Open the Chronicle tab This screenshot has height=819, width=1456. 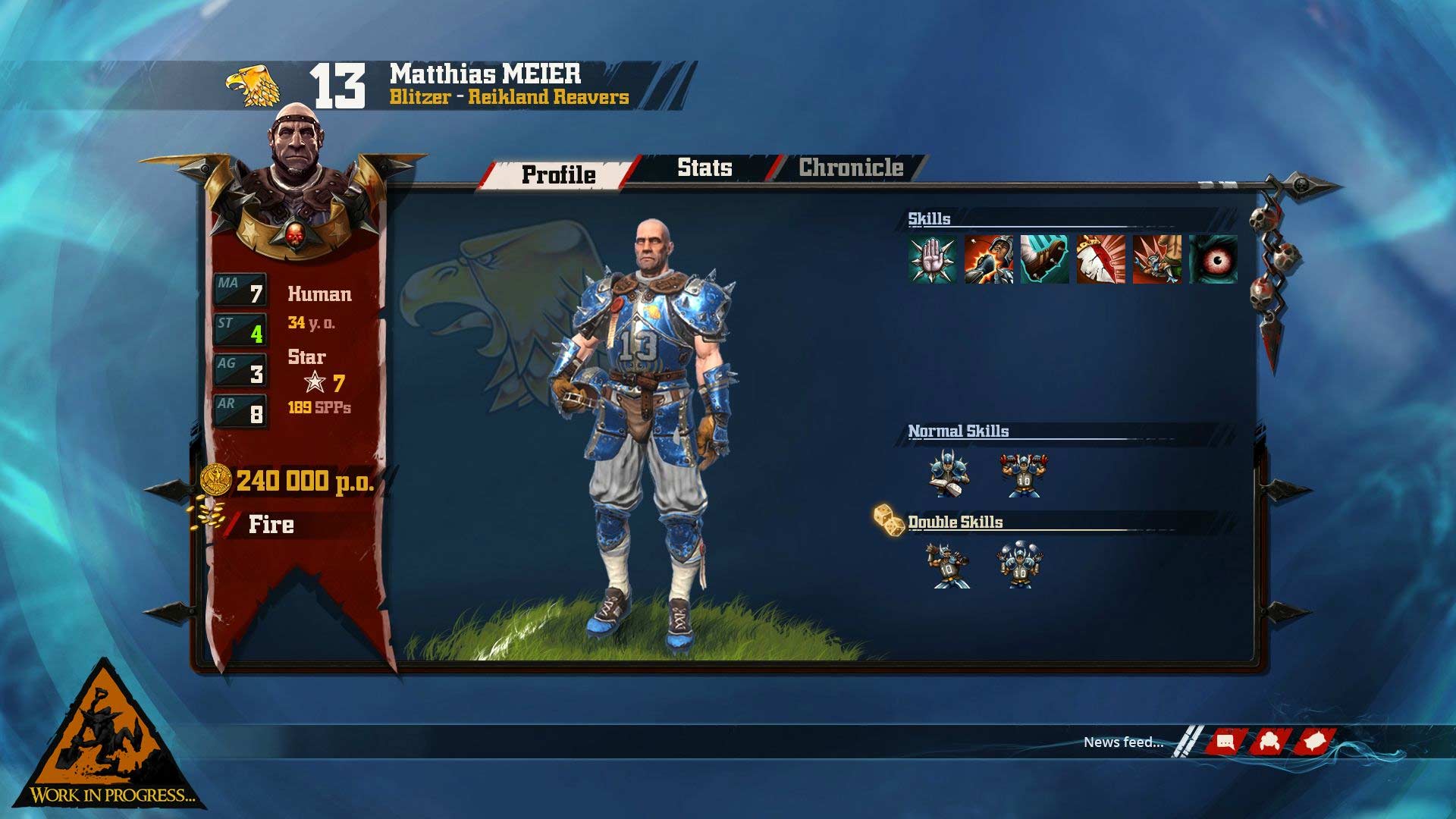click(x=850, y=168)
